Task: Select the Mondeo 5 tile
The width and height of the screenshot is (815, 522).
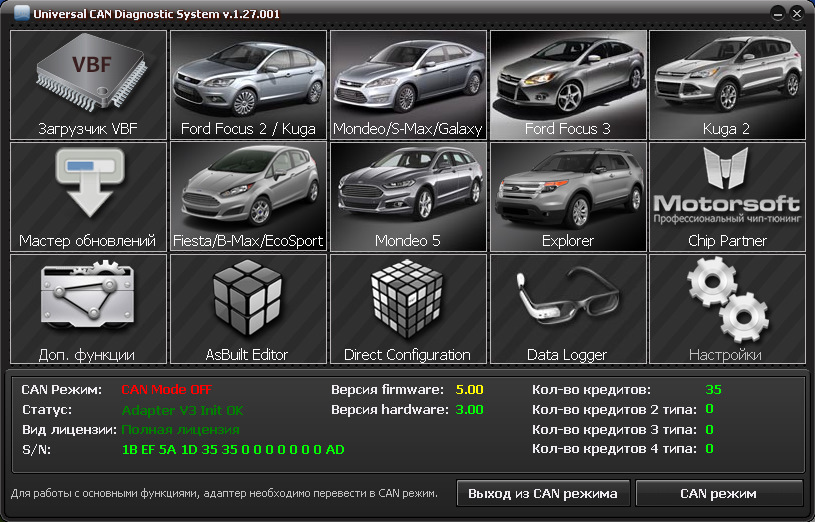Action: [408, 197]
